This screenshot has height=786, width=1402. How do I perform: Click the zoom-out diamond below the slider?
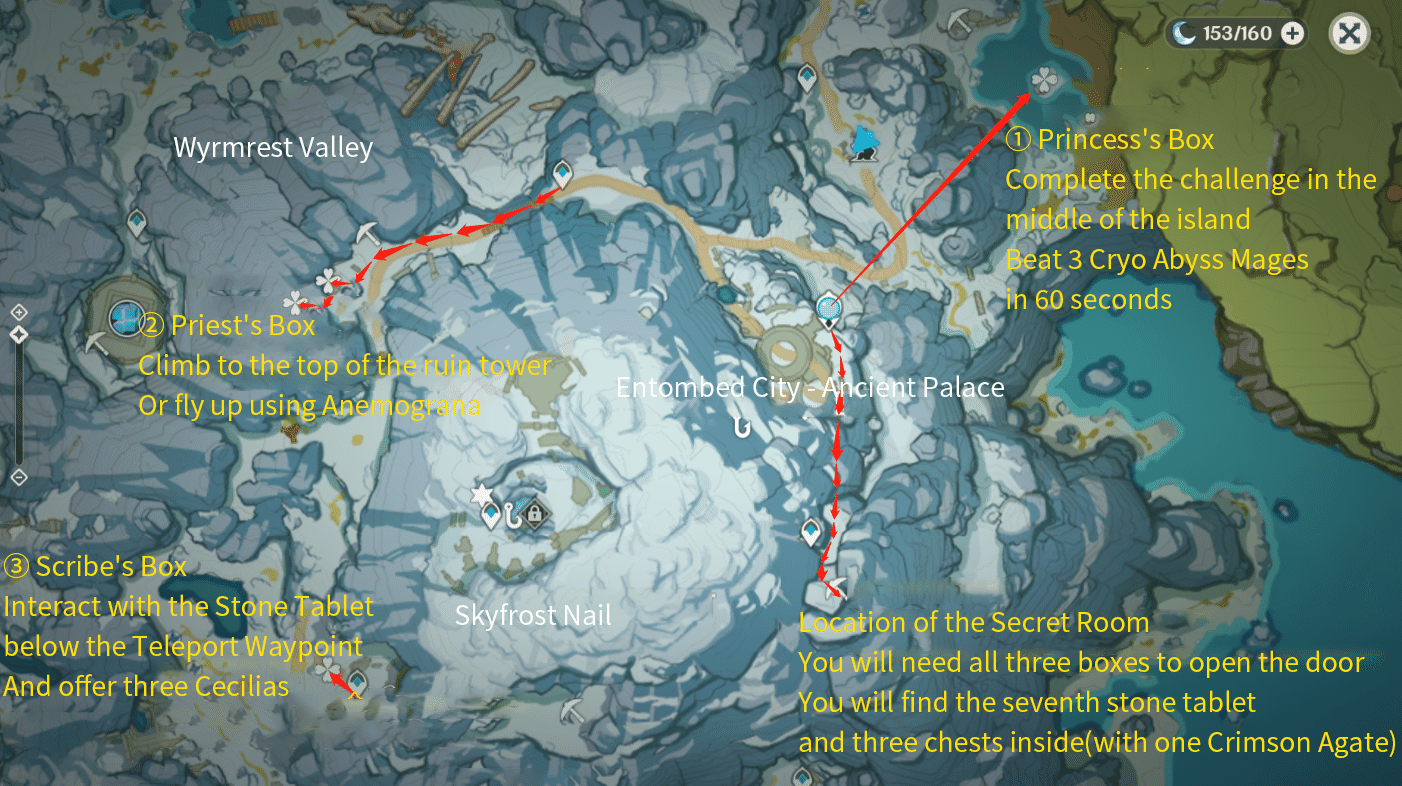pyautogui.click(x=19, y=477)
